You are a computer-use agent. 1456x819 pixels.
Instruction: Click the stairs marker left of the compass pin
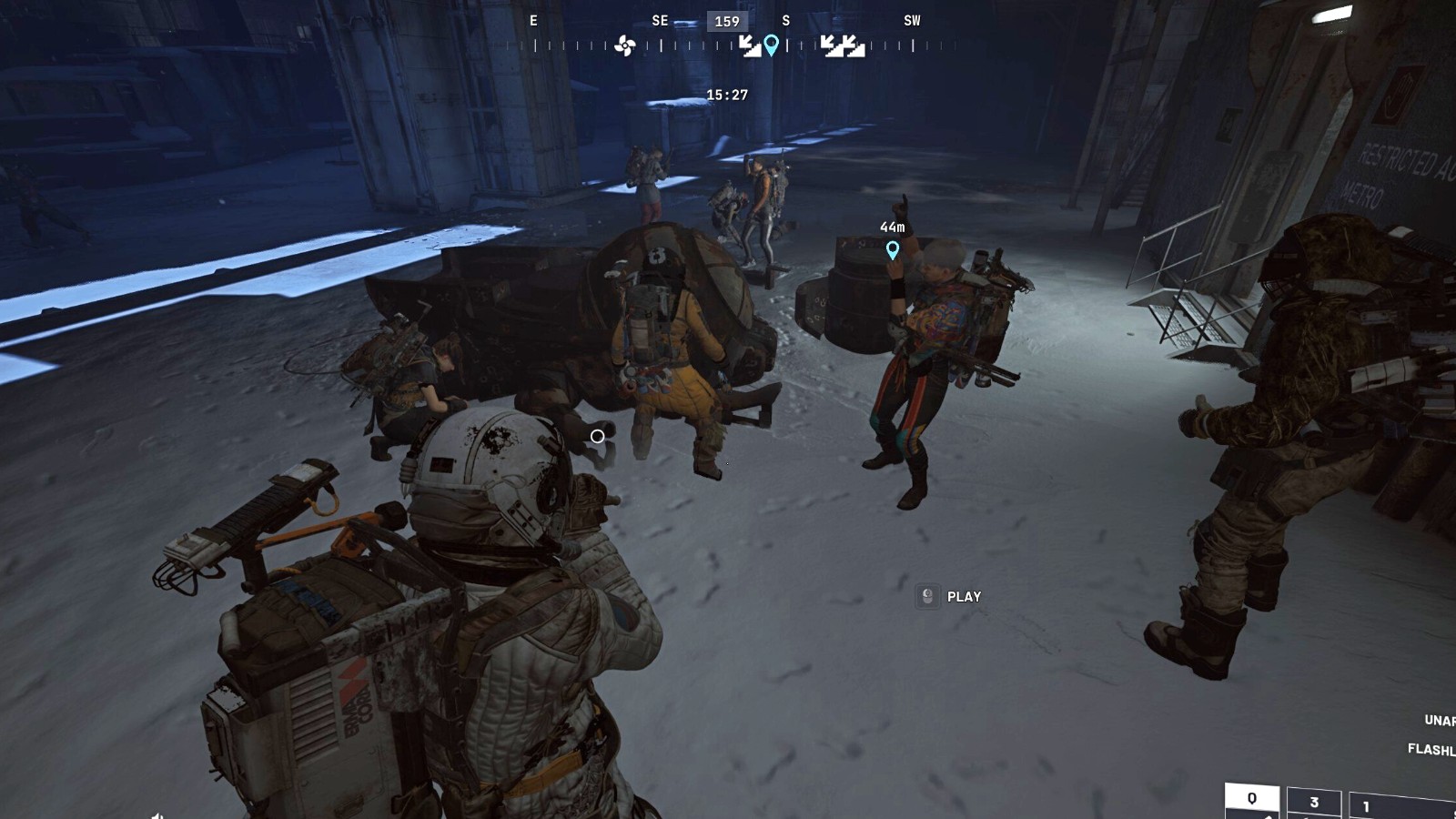tap(750, 45)
